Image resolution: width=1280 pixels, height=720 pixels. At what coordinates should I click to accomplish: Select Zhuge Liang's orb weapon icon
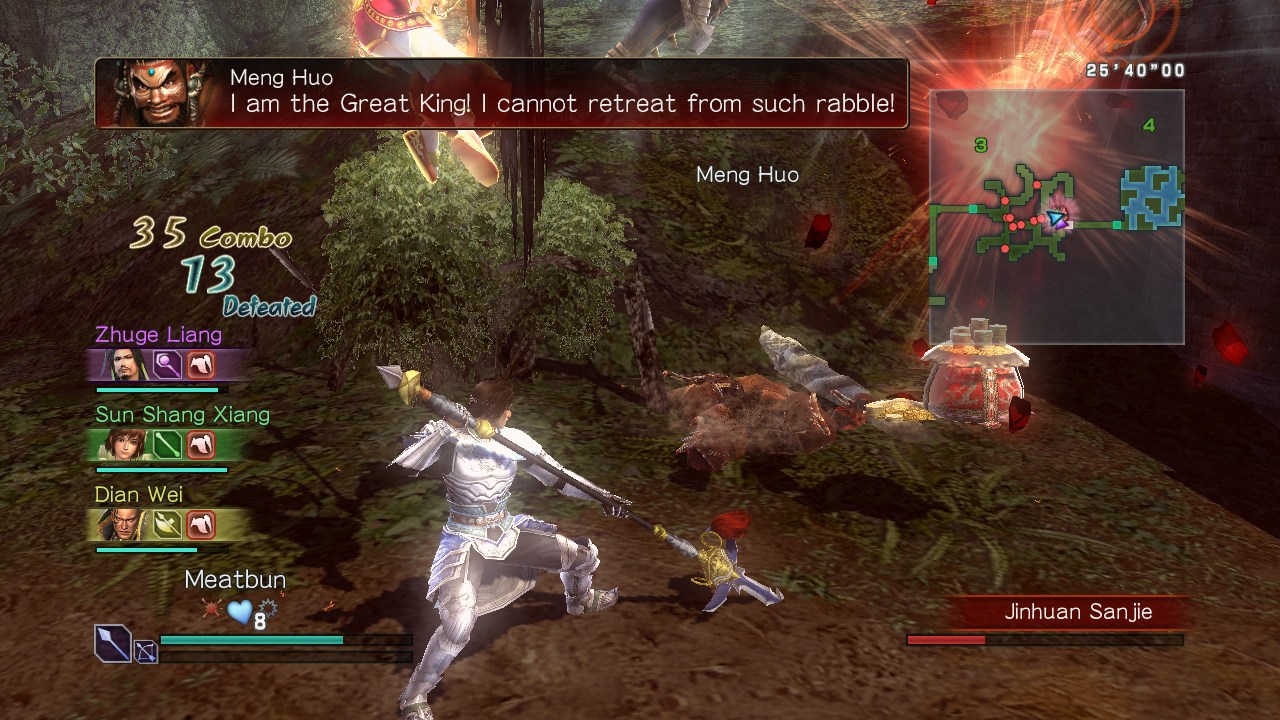[165, 363]
